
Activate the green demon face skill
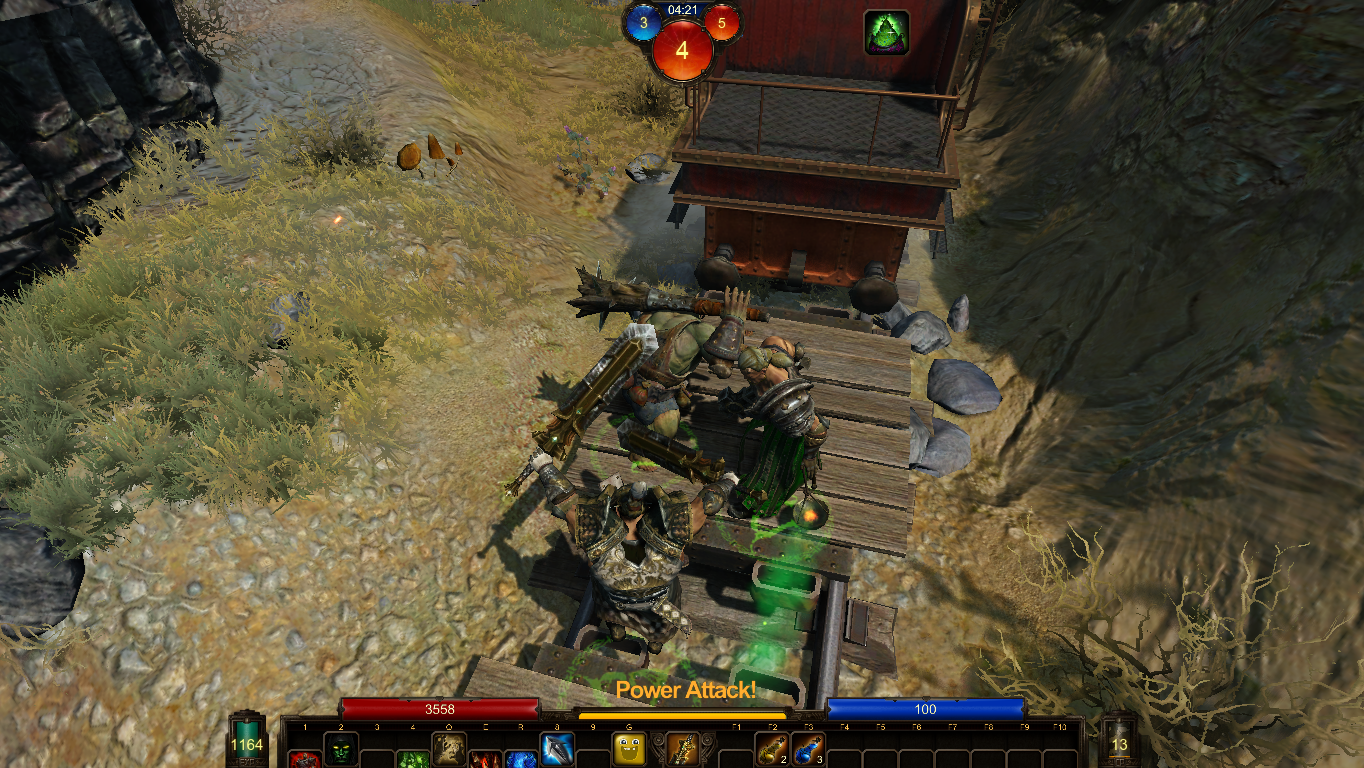[x=341, y=748]
